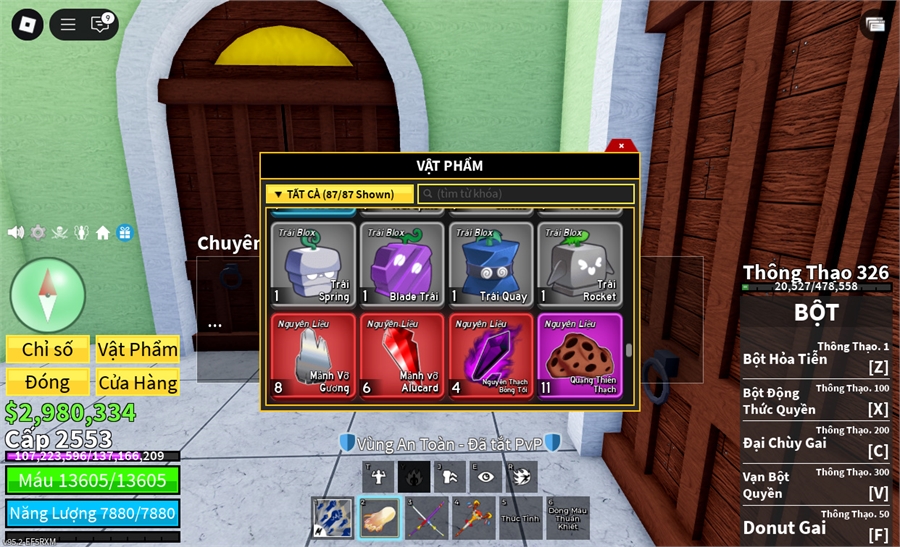Viewport: 900px width, 547px height.
Task: Choose the Blade Trái fruit slot
Action: coord(402,264)
